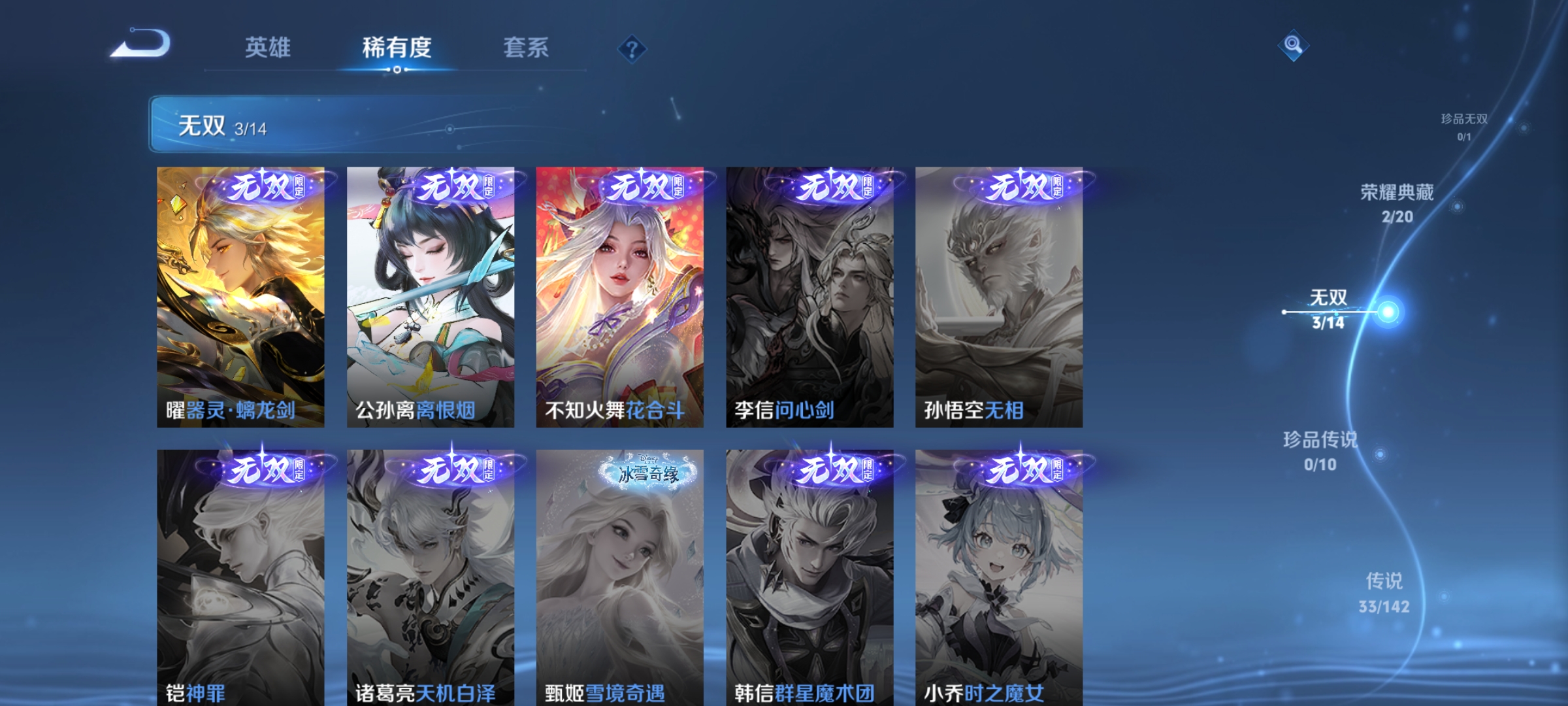Screen dimensions: 1568x706
Task: Select the 韩信群星魔术团 skin card
Action: 810,575
